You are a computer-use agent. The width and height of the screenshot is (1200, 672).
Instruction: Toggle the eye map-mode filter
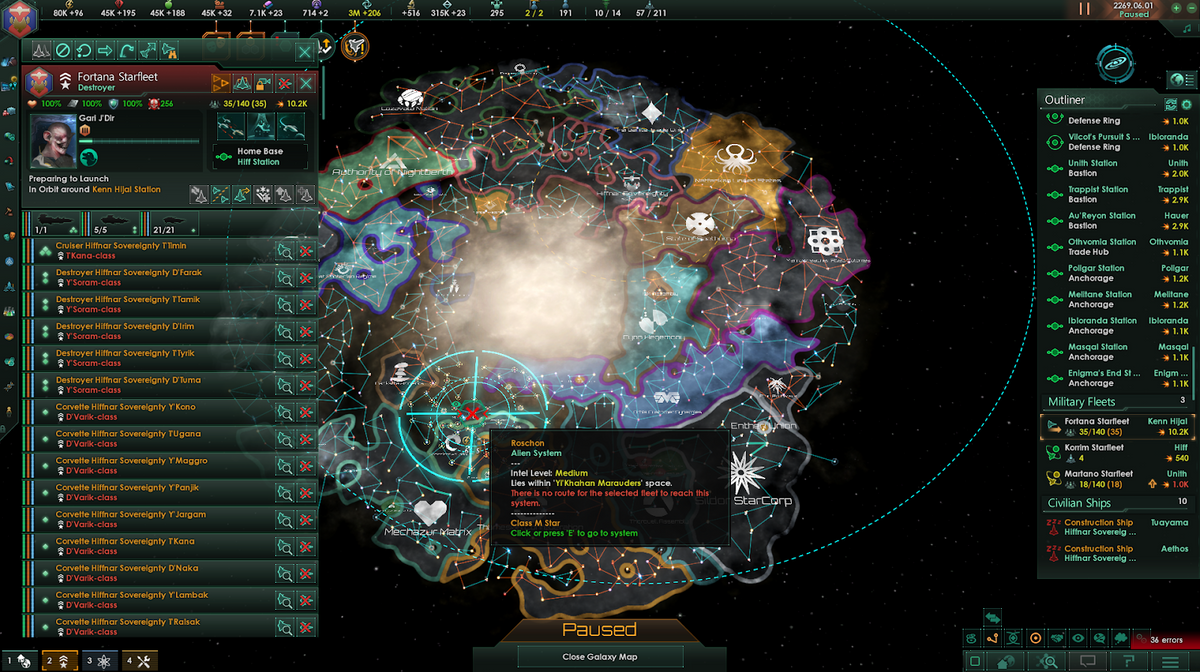pos(1078,638)
